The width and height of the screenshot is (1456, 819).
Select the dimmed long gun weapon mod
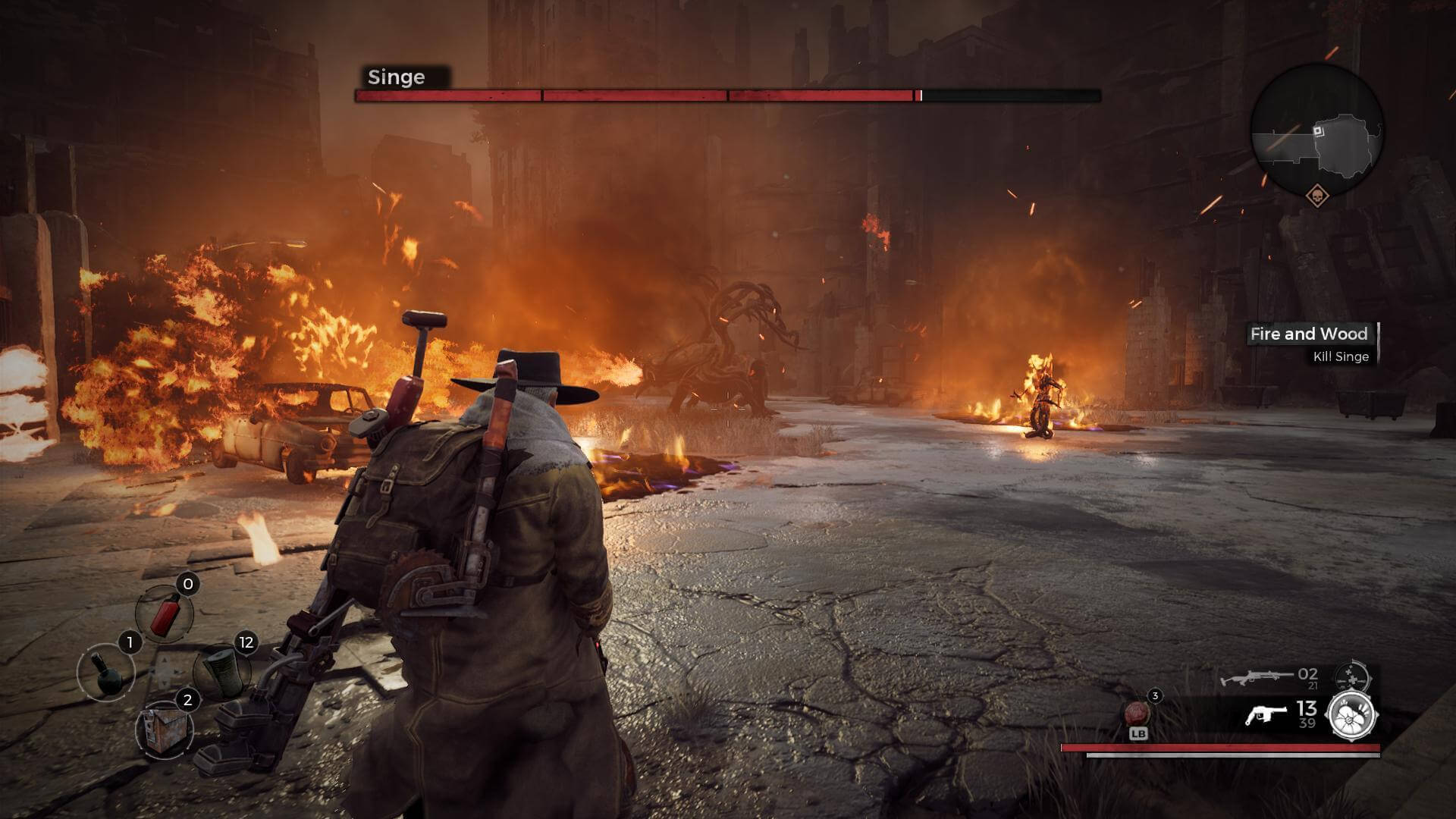tap(1351, 674)
